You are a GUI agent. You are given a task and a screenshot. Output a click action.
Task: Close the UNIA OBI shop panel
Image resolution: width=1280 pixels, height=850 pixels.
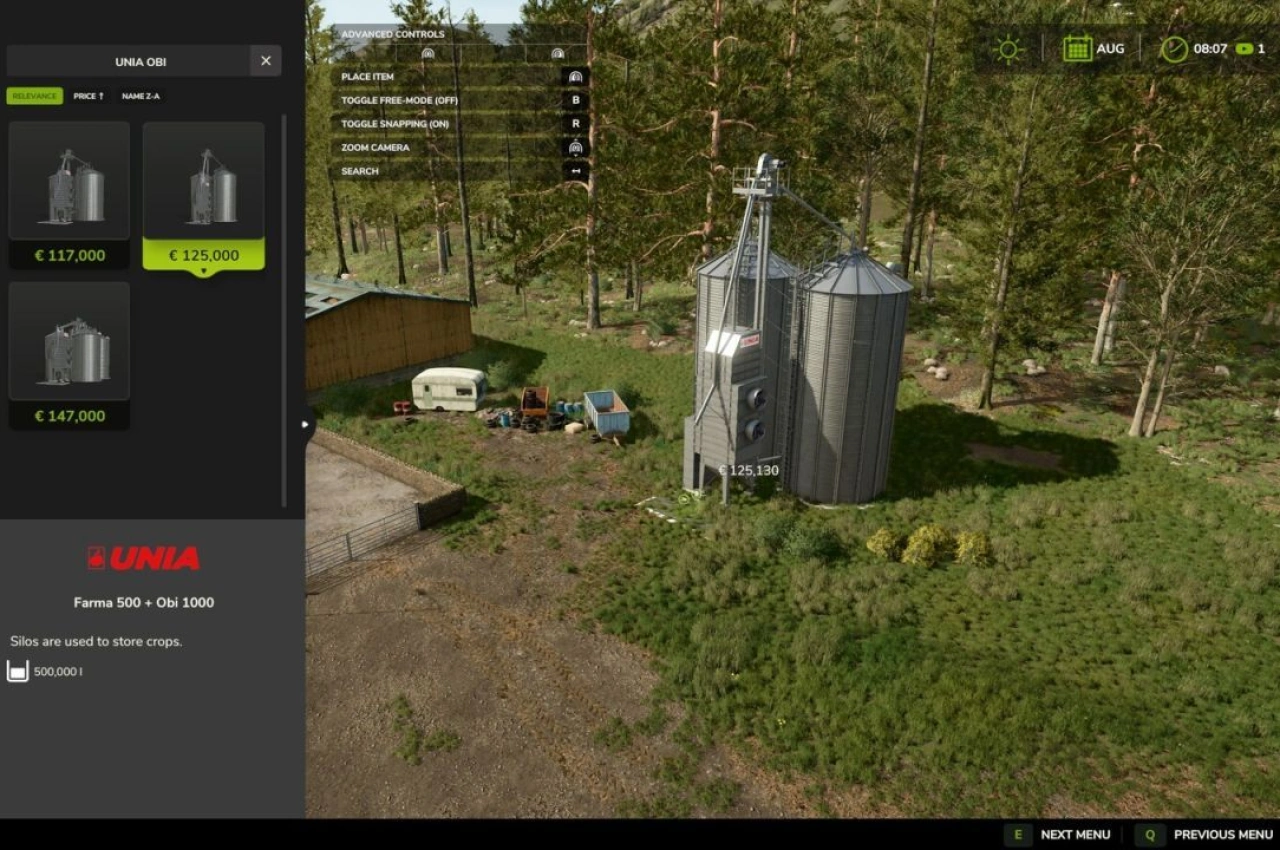point(265,61)
